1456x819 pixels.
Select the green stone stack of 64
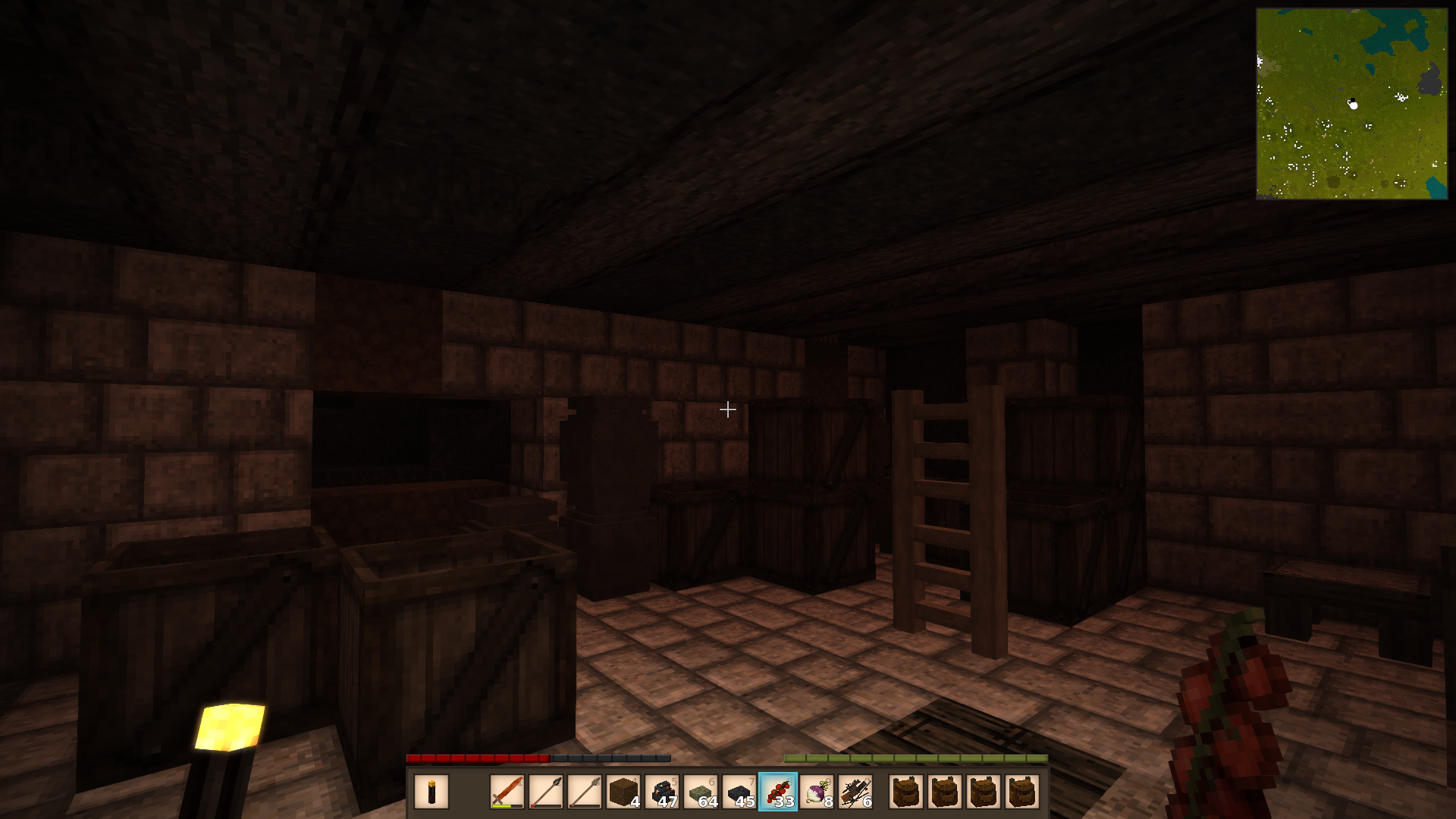tap(701, 792)
